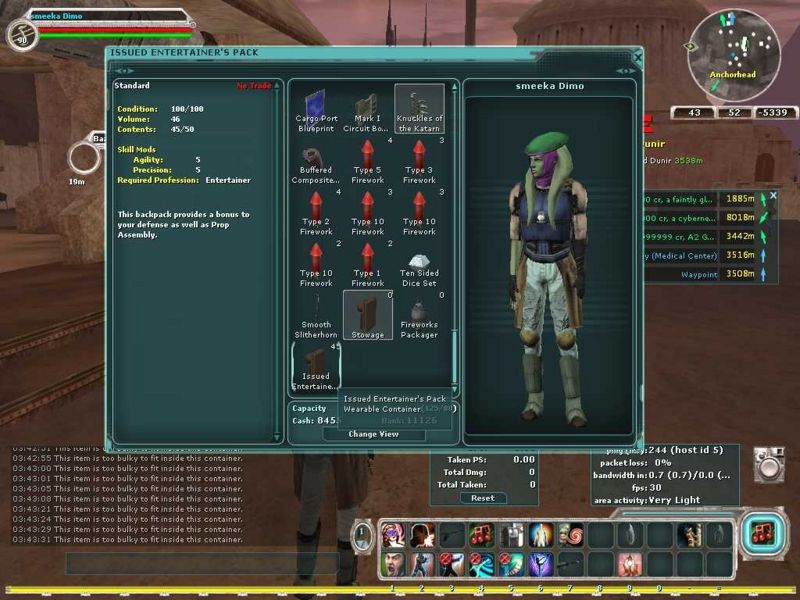Select the Smooth Slitherhorn instrument

(315, 316)
